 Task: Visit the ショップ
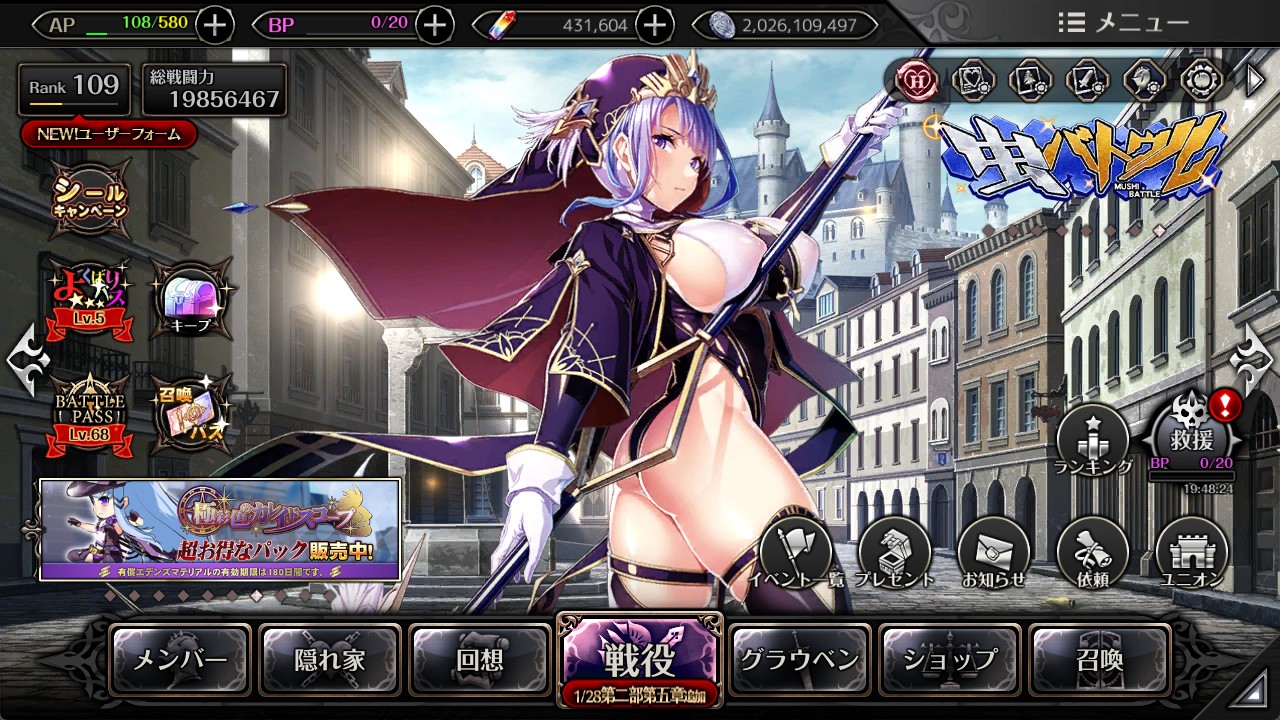point(950,659)
